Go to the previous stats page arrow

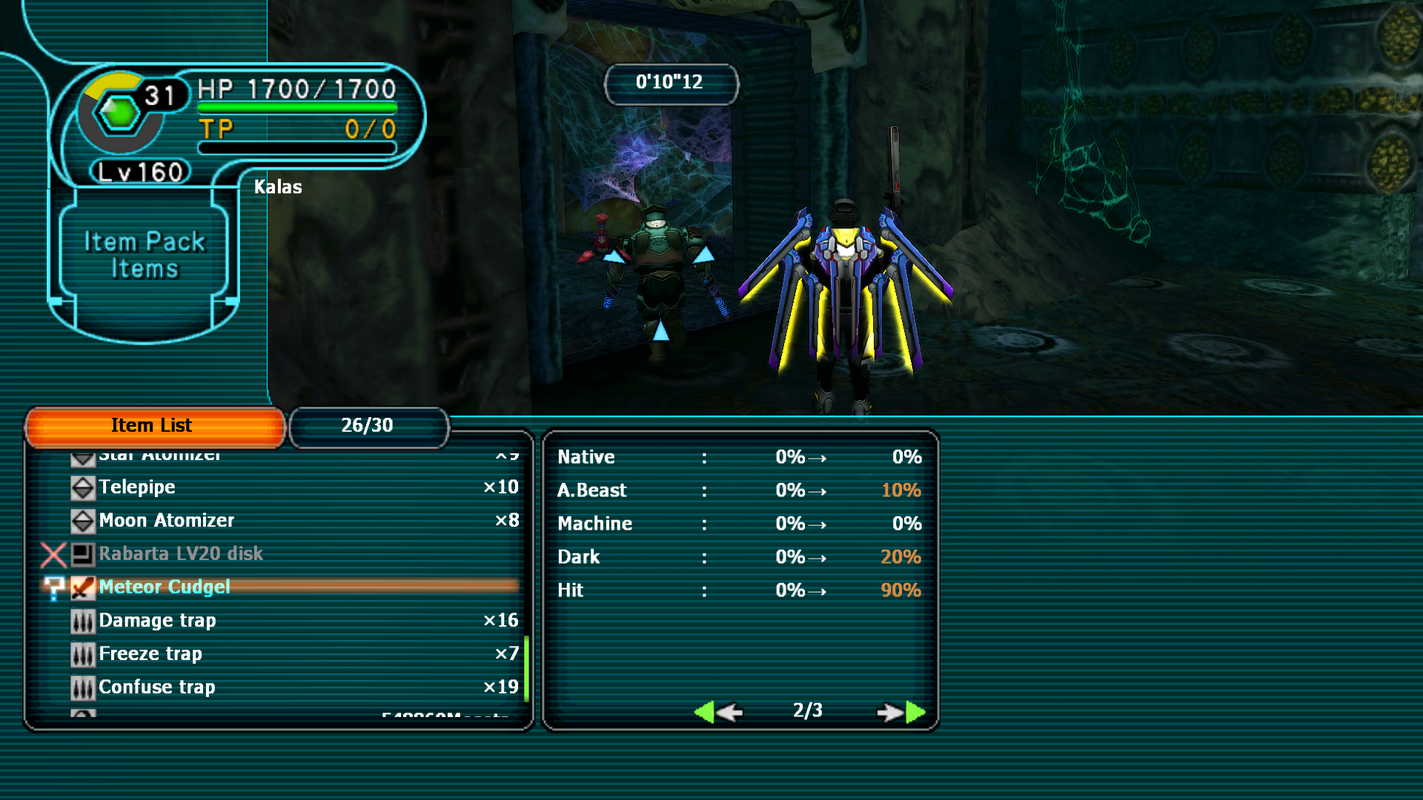coord(717,712)
